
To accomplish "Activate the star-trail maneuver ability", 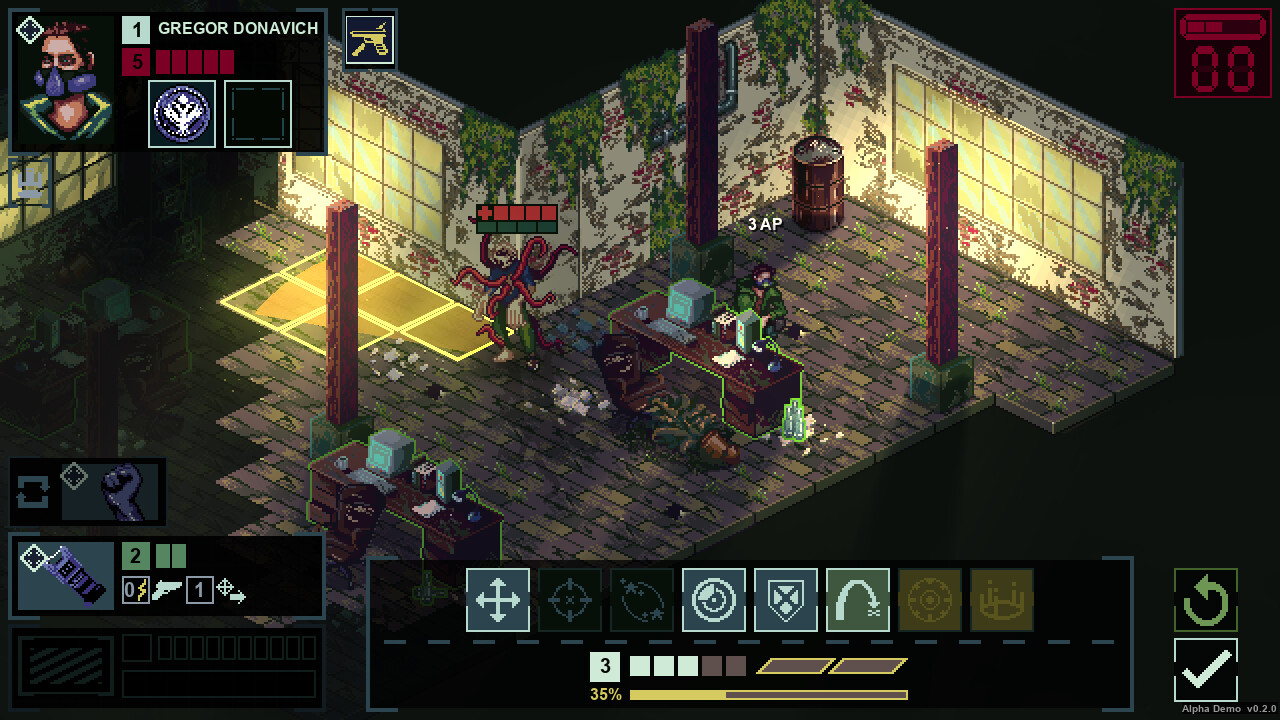I will [x=641, y=600].
